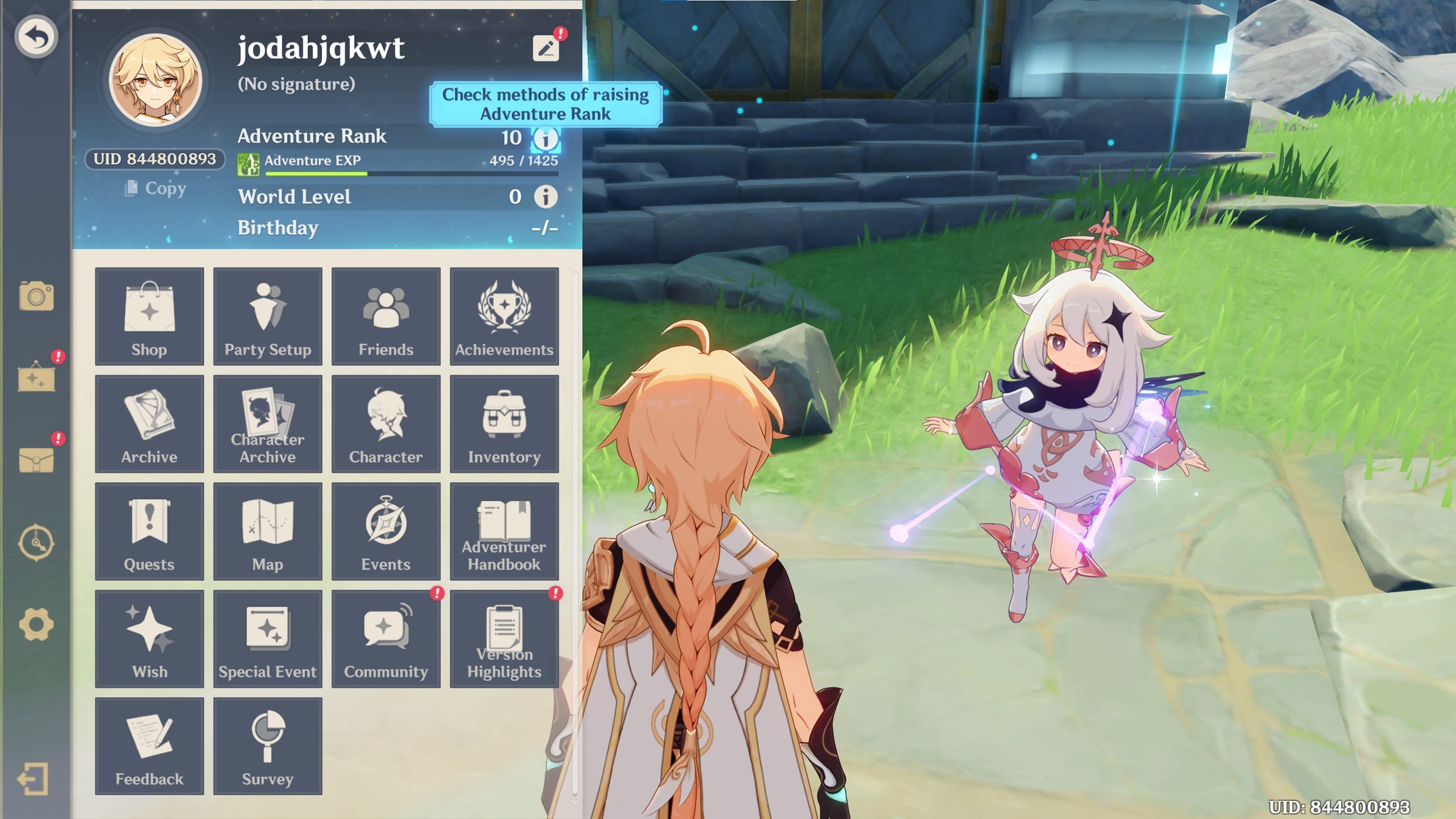
Task: View Version Highlights
Action: pyautogui.click(x=504, y=638)
